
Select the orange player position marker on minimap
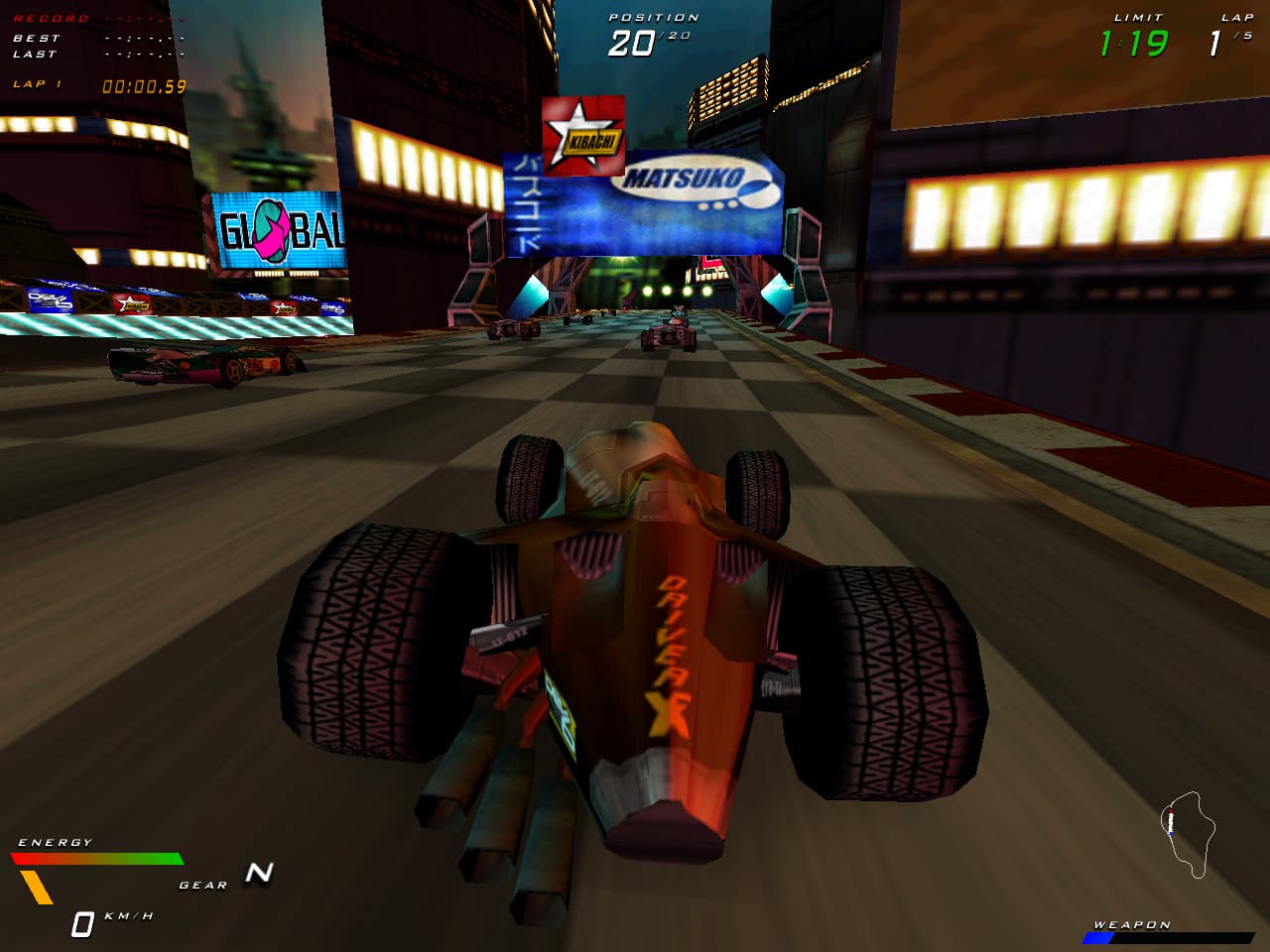[x=1171, y=811]
